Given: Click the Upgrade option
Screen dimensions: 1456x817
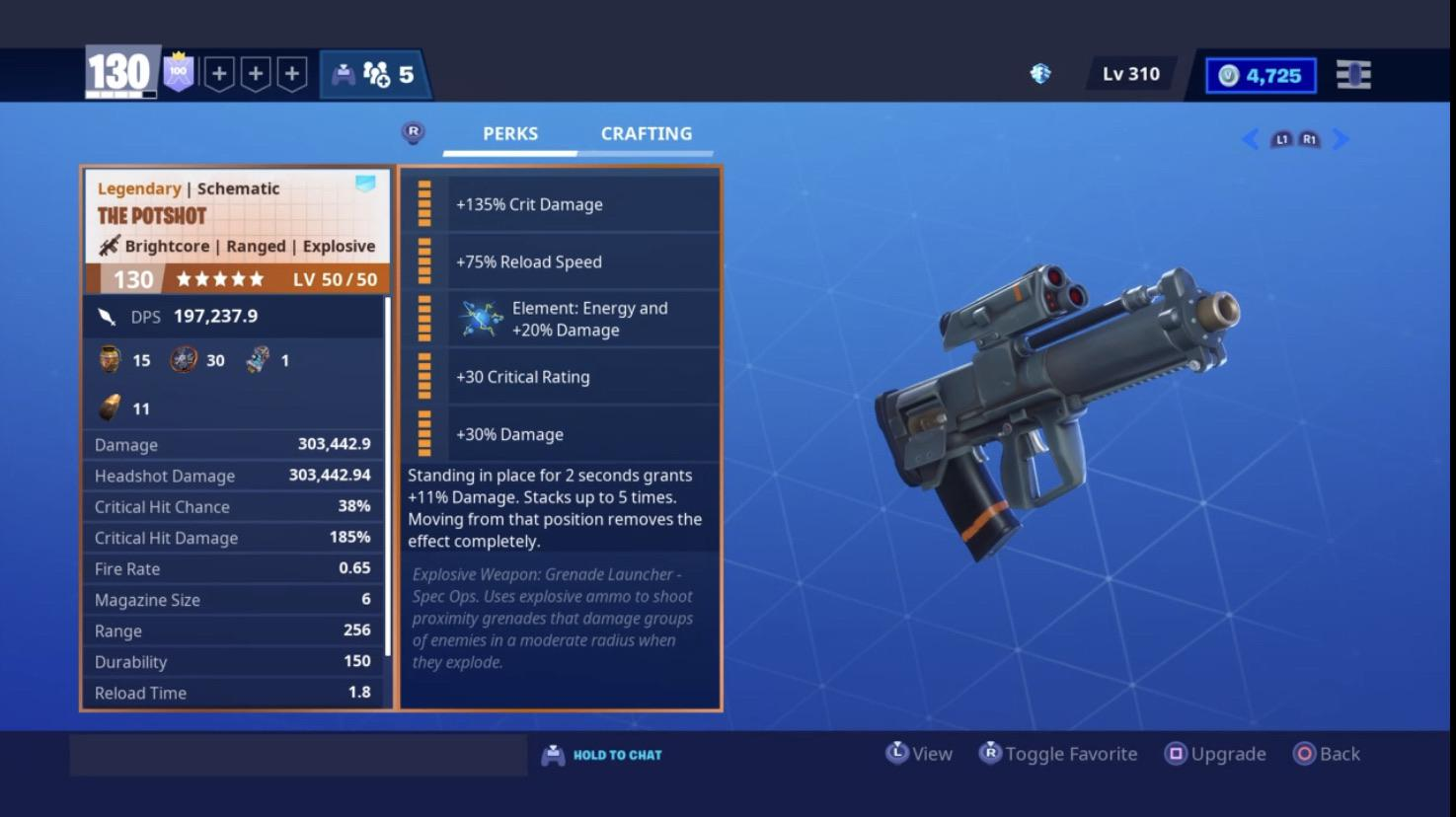Looking at the screenshot, I should click(1216, 754).
